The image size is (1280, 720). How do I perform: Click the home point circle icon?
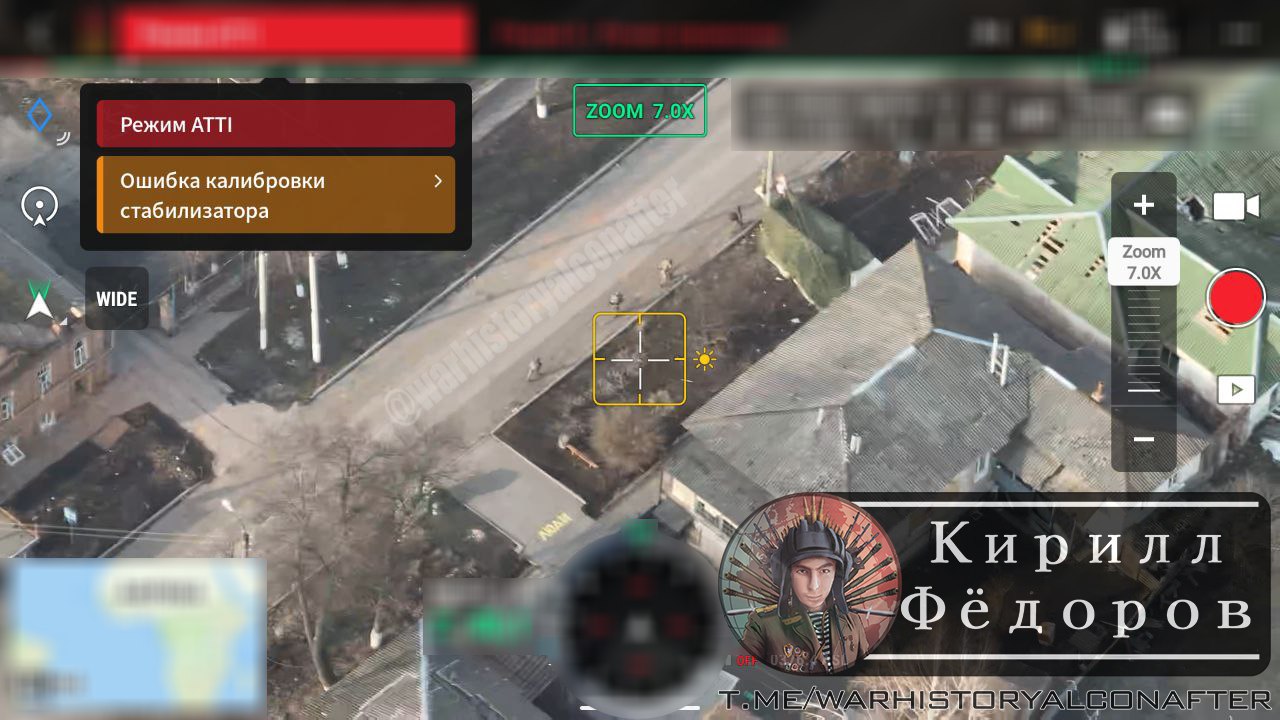point(40,207)
